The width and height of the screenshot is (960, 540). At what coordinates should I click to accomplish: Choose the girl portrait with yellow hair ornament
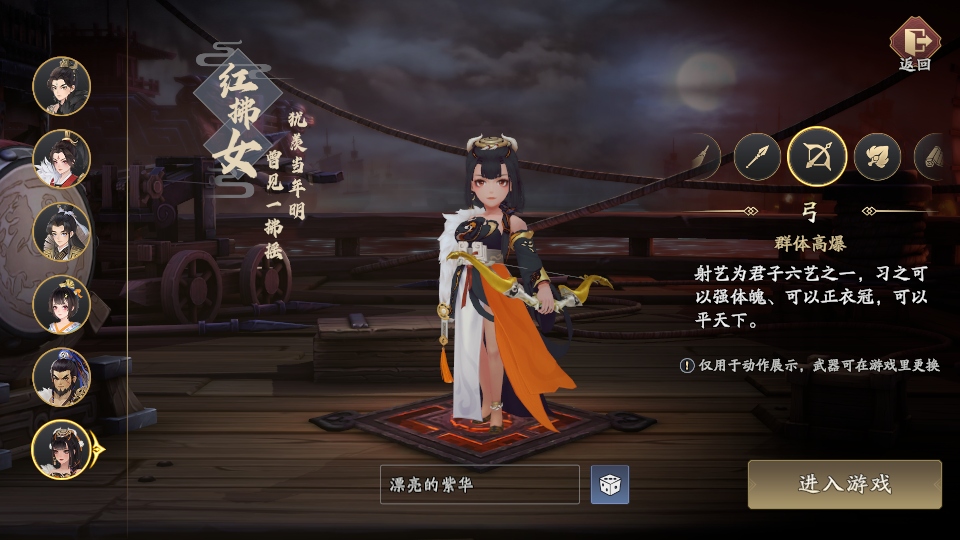coord(61,304)
